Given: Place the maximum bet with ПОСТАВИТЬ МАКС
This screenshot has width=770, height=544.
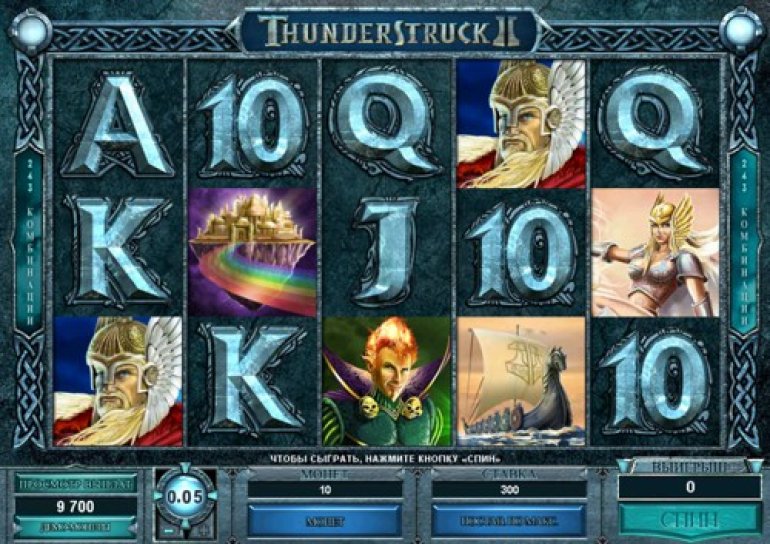Looking at the screenshot, I should point(509,520).
